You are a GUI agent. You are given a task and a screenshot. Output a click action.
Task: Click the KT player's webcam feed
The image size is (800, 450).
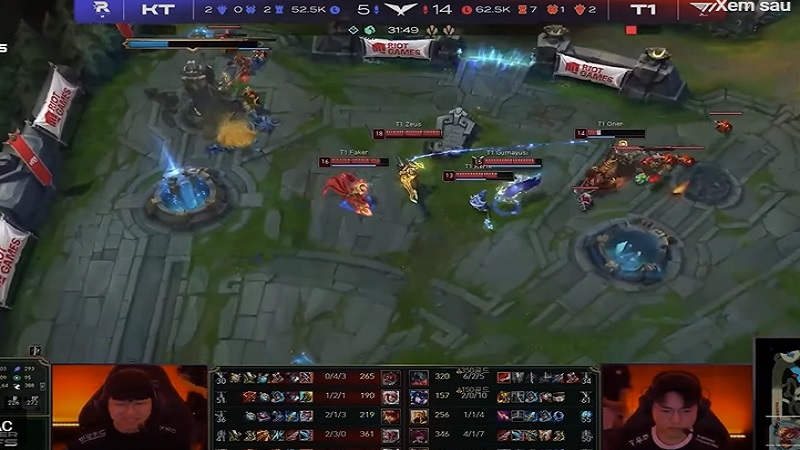click(x=128, y=406)
